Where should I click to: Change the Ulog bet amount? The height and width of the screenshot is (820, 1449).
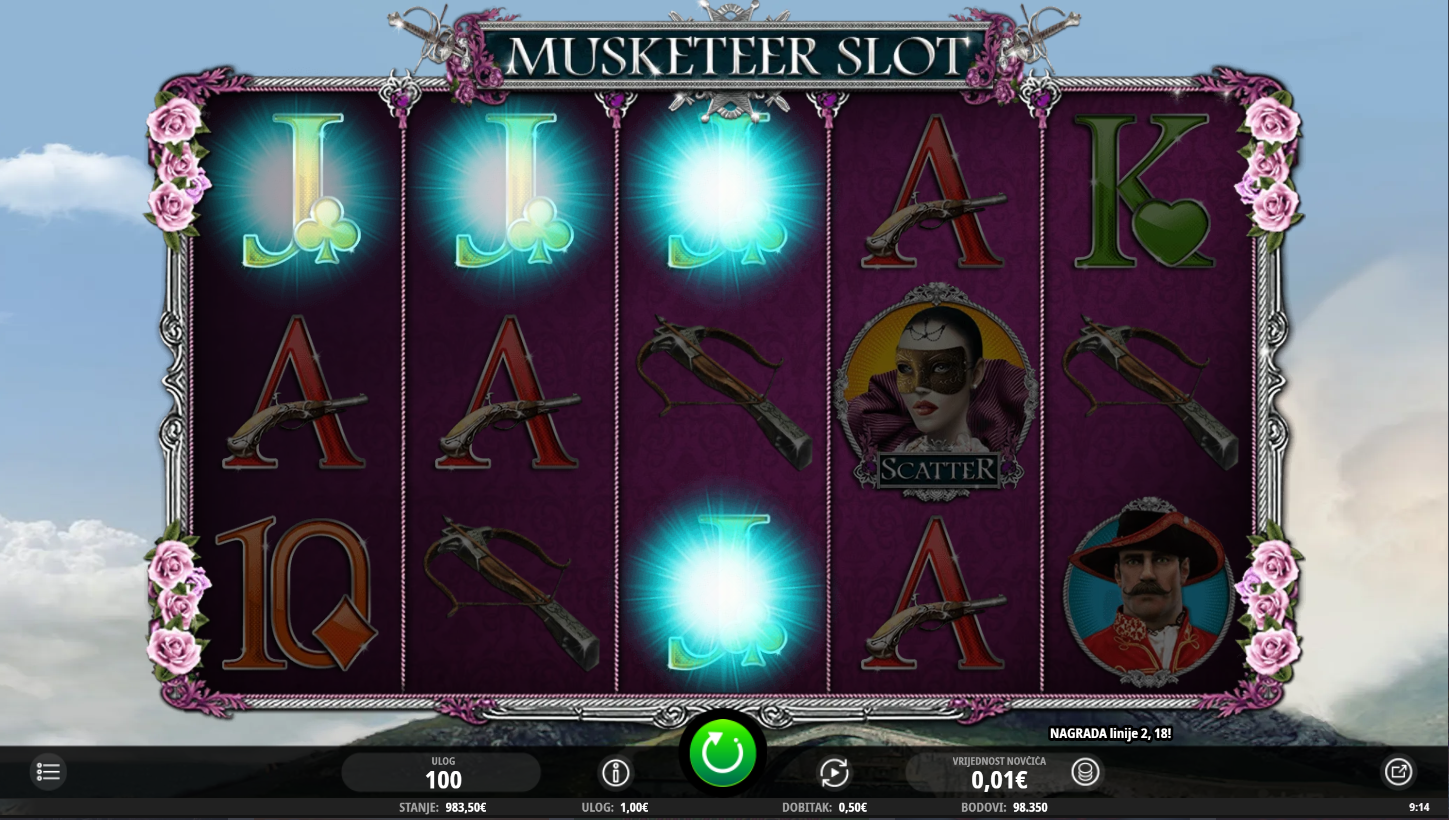point(442,773)
